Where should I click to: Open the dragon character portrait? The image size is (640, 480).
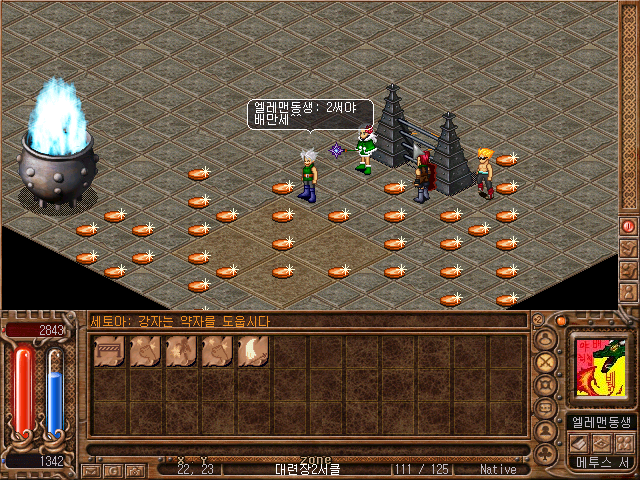(x=600, y=368)
